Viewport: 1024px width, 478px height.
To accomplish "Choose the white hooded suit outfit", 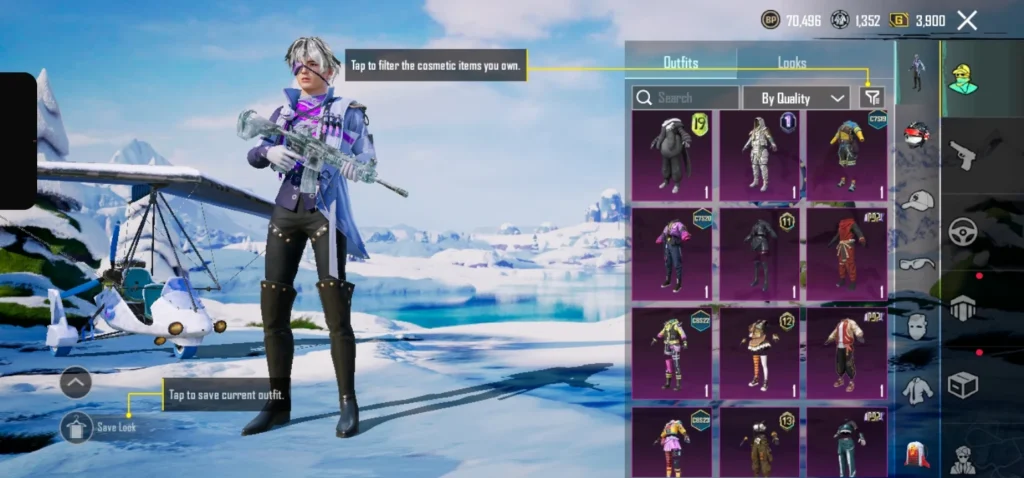I will 759,155.
